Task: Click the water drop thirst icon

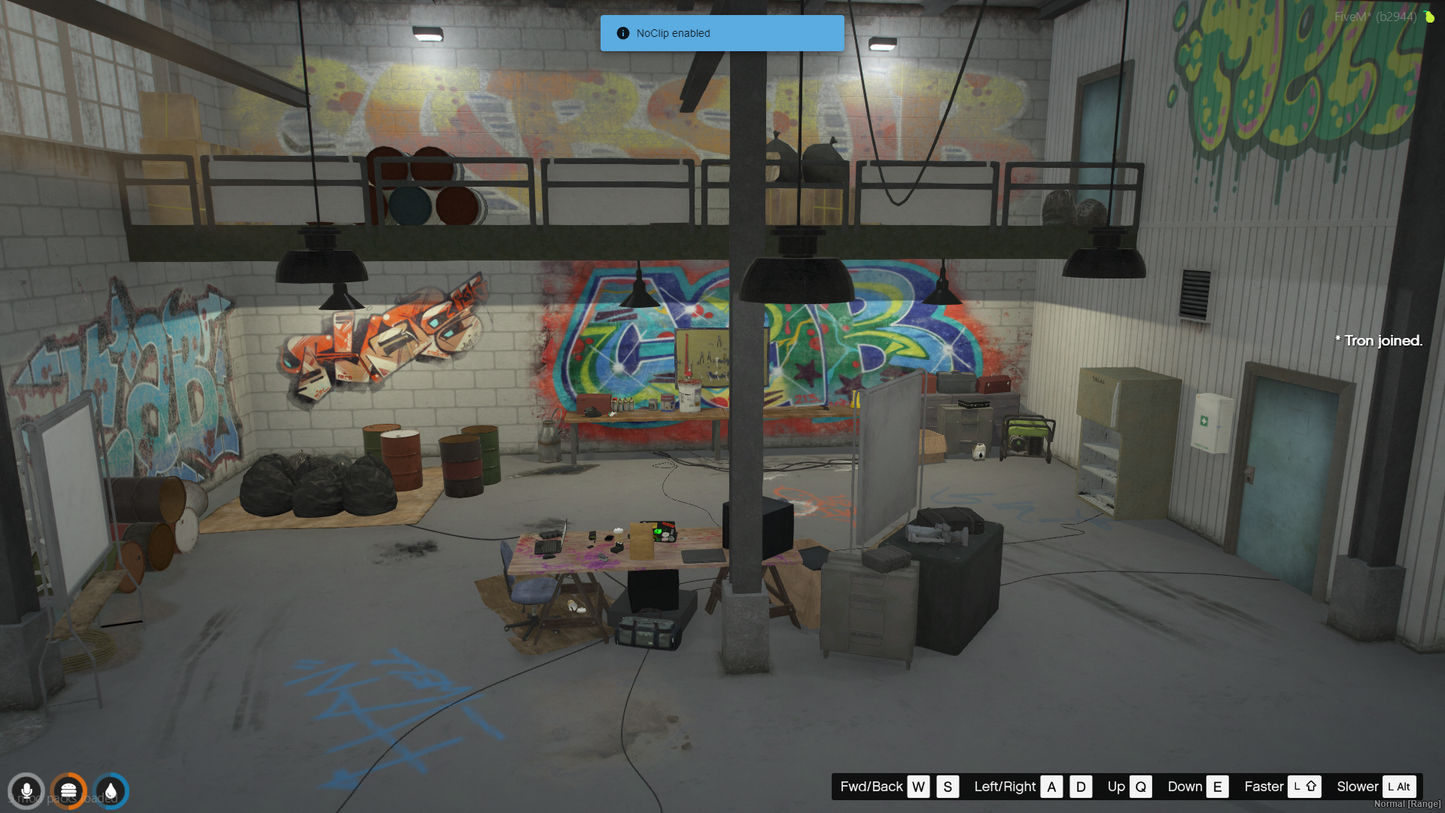Action: click(111, 791)
